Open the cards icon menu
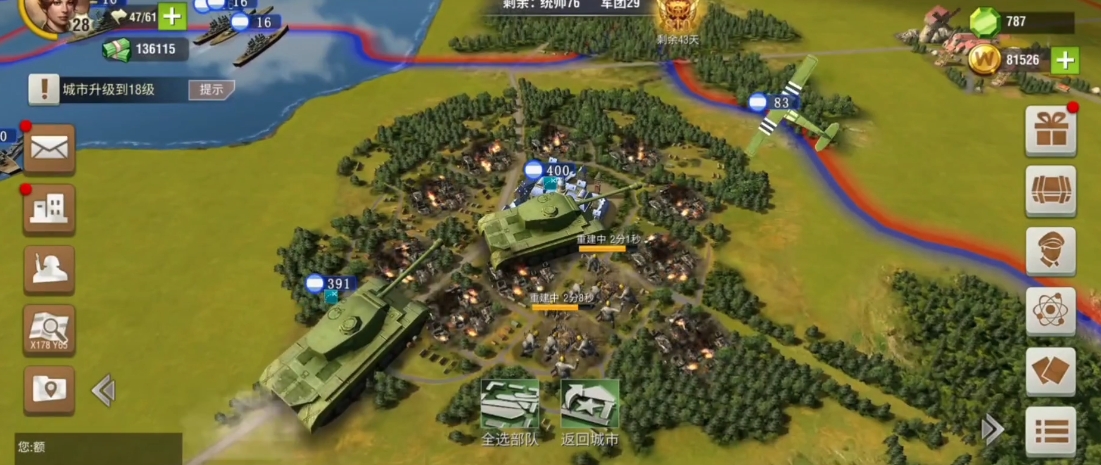 click(x=1050, y=371)
